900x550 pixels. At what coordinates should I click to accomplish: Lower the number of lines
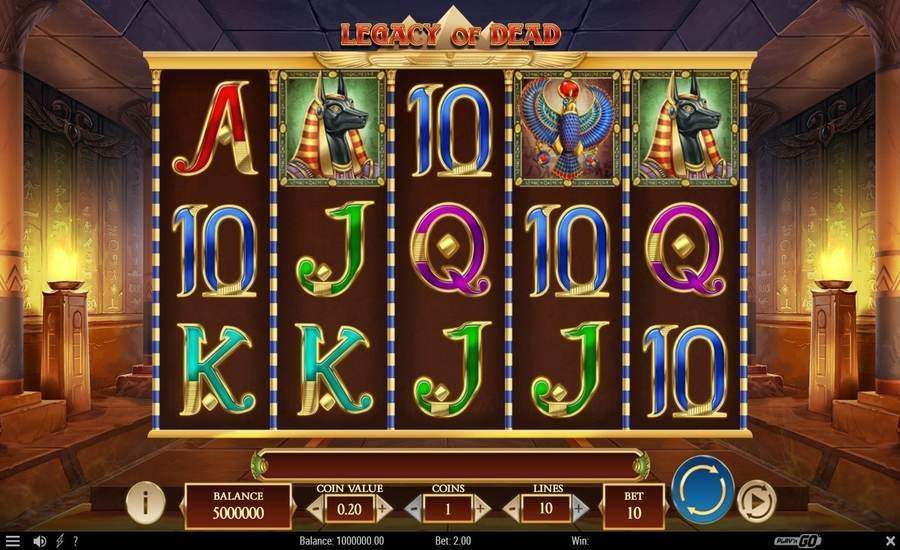(x=513, y=508)
